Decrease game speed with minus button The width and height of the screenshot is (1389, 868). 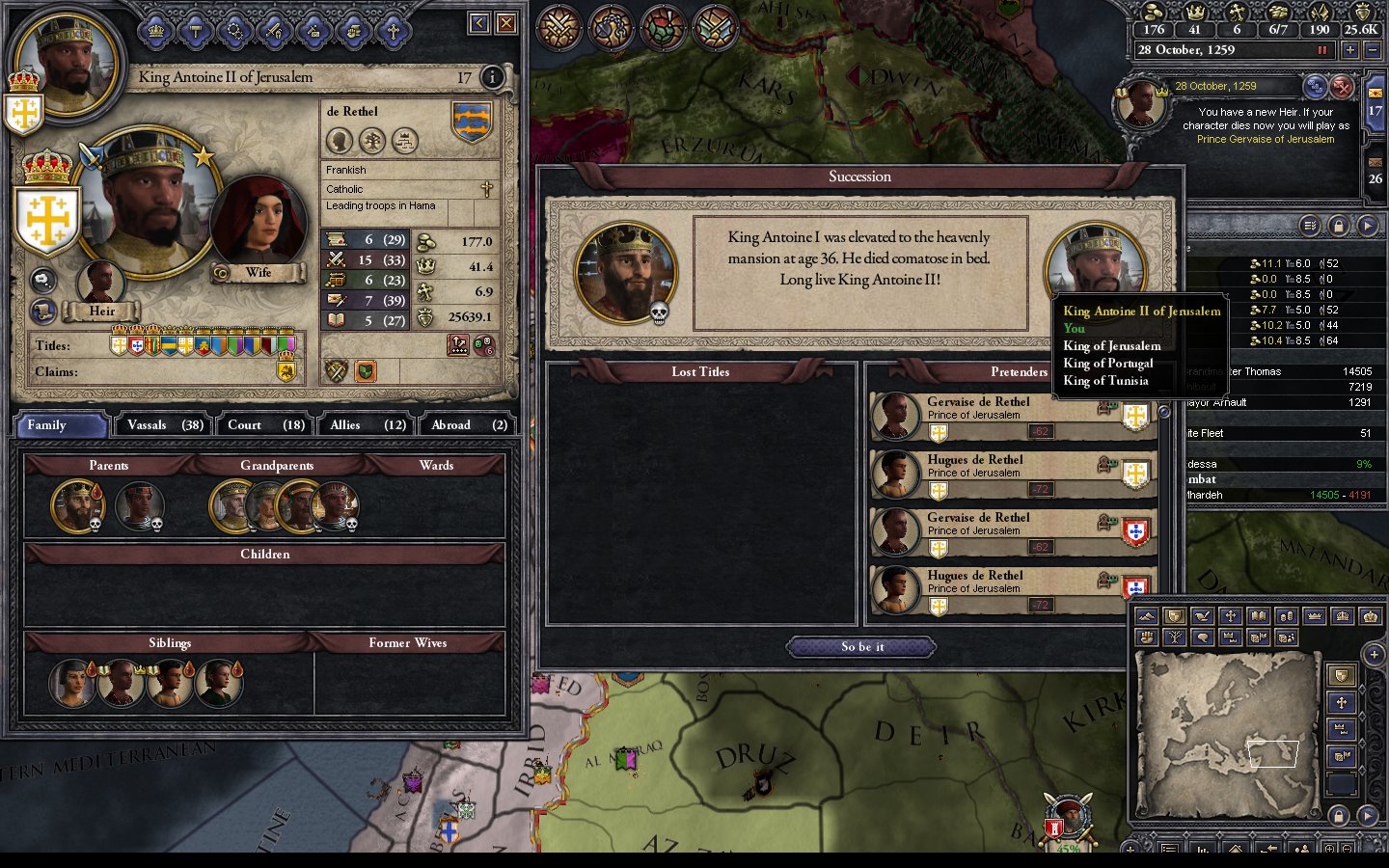(1373, 50)
